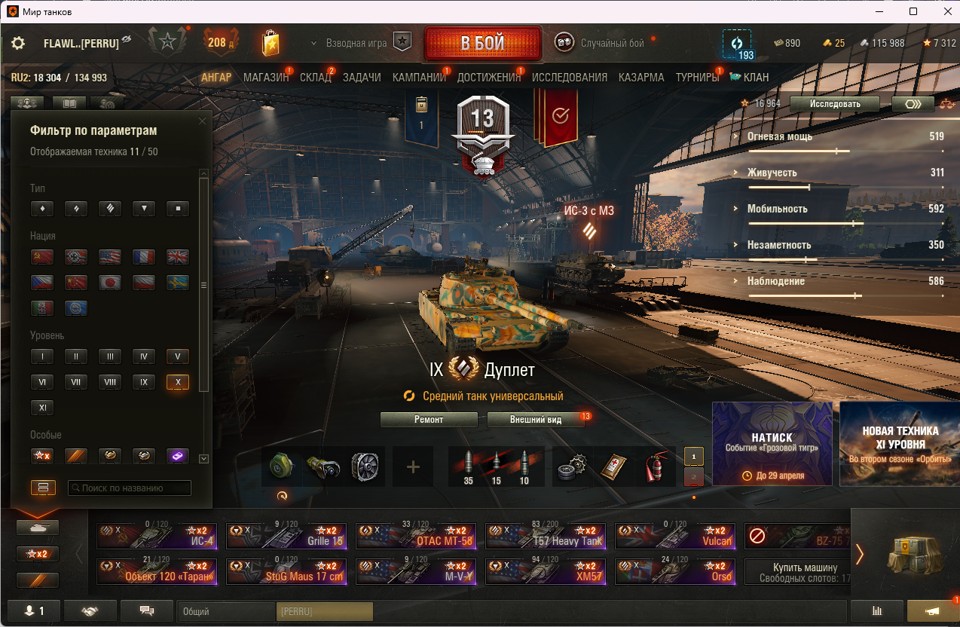Start the battle with В БОЙ button

[x=482, y=44]
